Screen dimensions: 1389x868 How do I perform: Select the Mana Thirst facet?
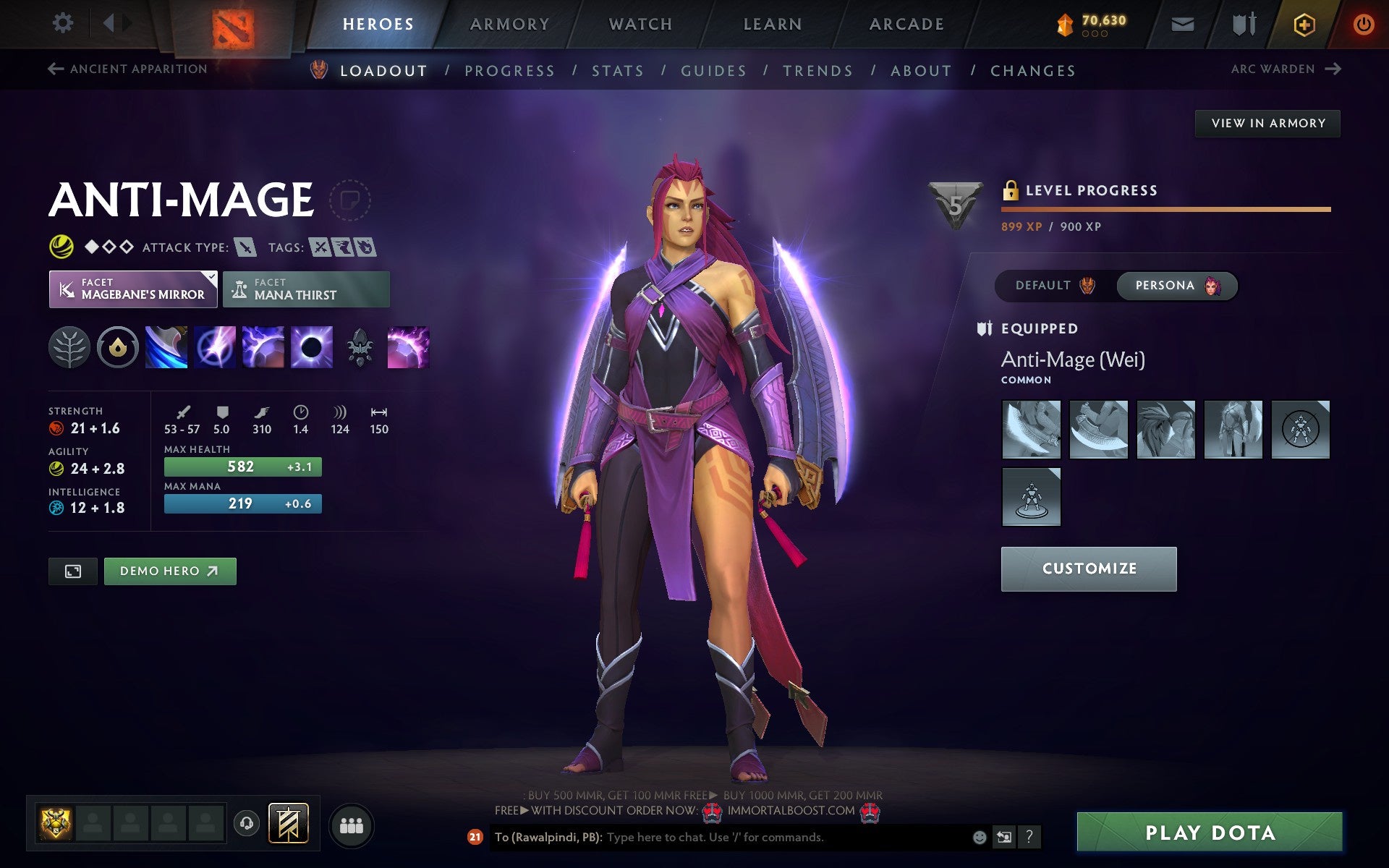pos(307,289)
